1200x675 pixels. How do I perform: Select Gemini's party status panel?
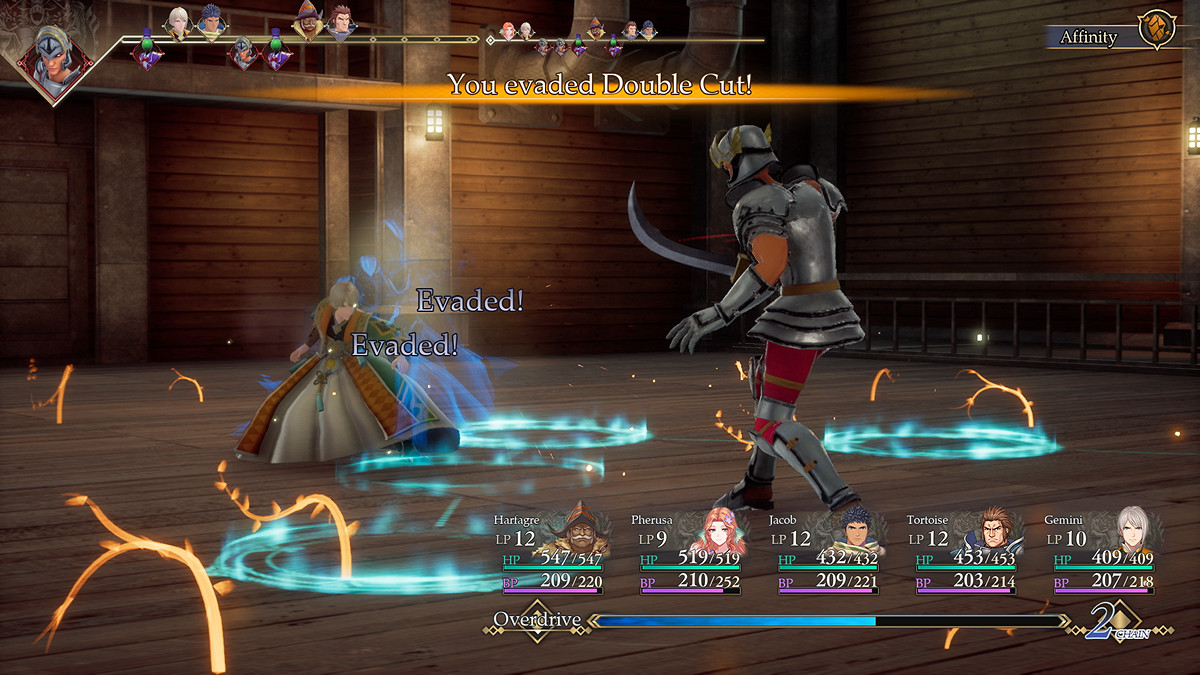coord(1099,553)
